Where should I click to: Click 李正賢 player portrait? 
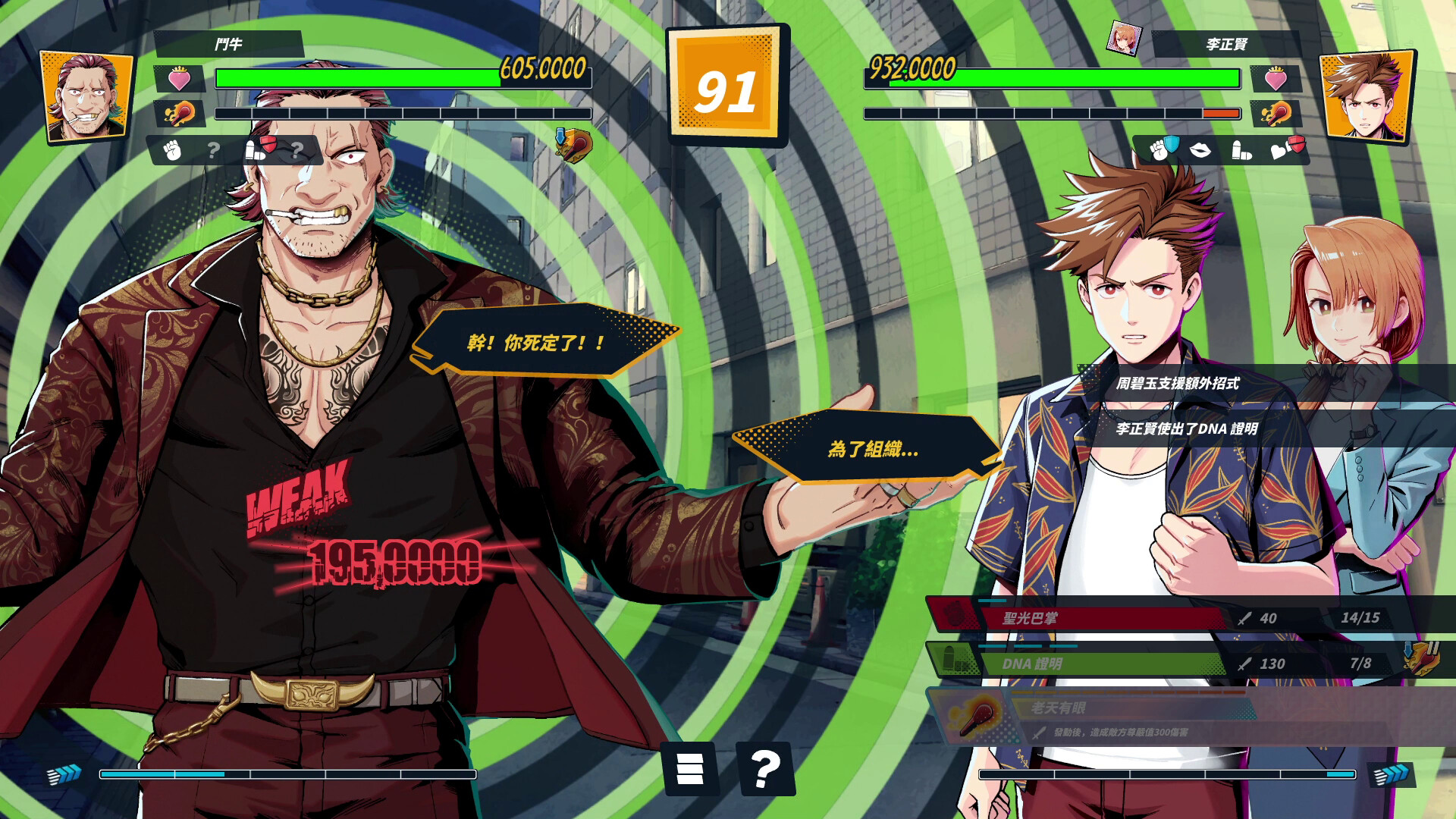(1366, 97)
